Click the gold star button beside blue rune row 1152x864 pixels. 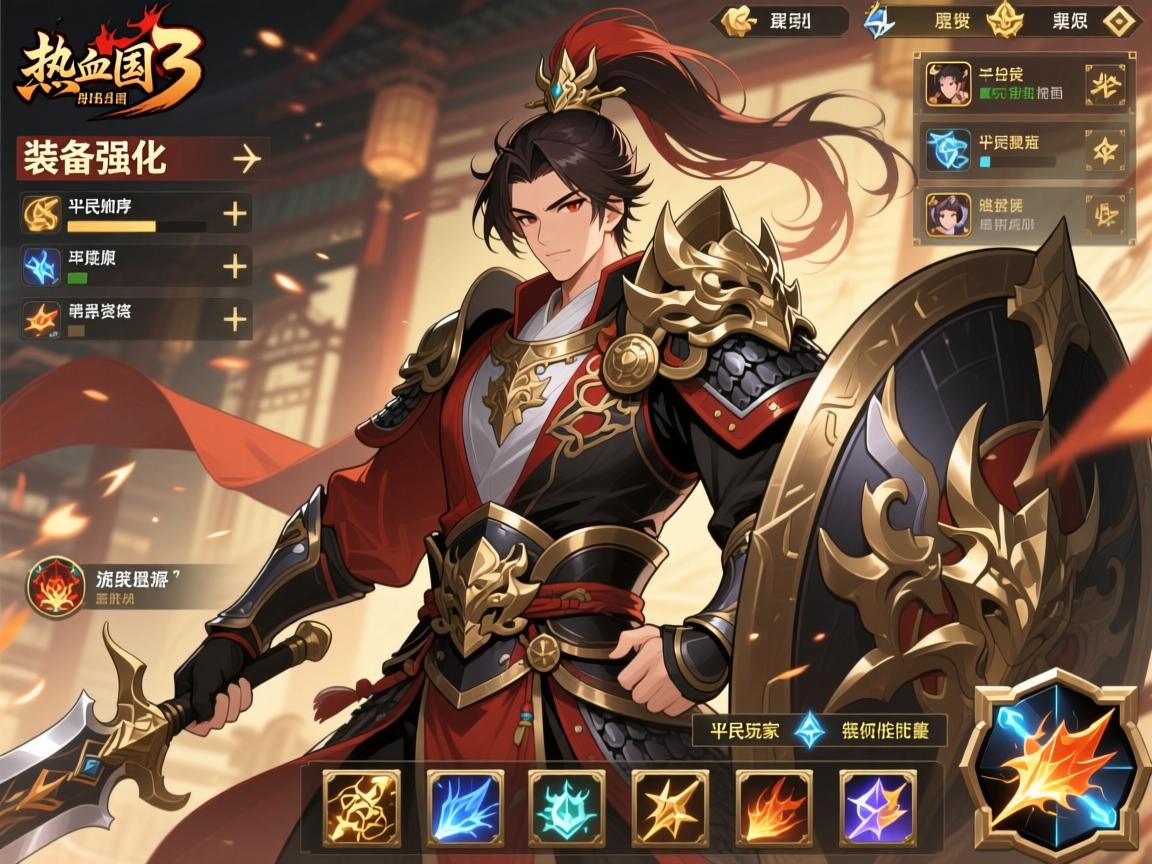tap(1105, 151)
